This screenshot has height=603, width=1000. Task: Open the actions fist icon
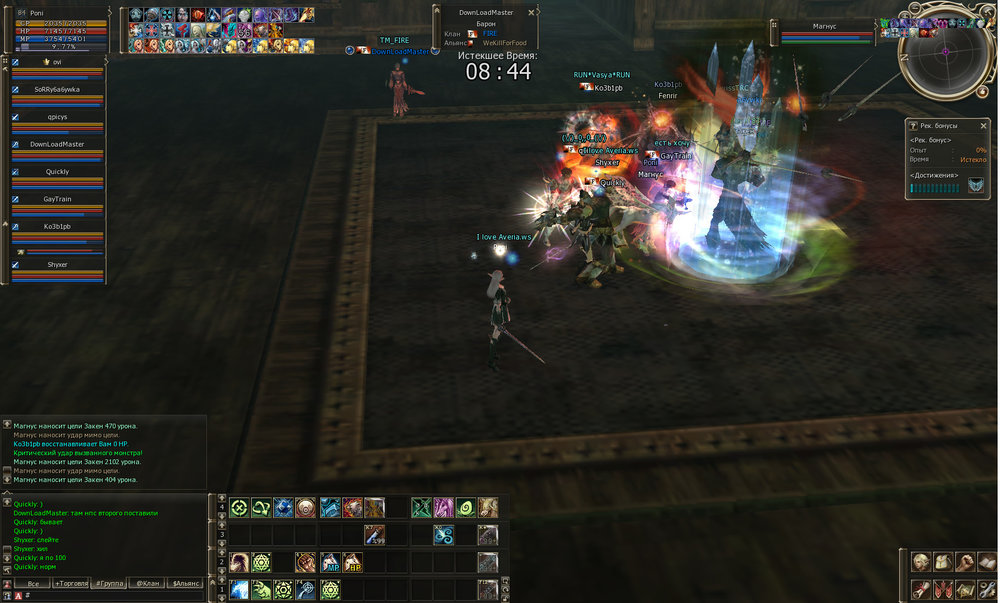963,561
